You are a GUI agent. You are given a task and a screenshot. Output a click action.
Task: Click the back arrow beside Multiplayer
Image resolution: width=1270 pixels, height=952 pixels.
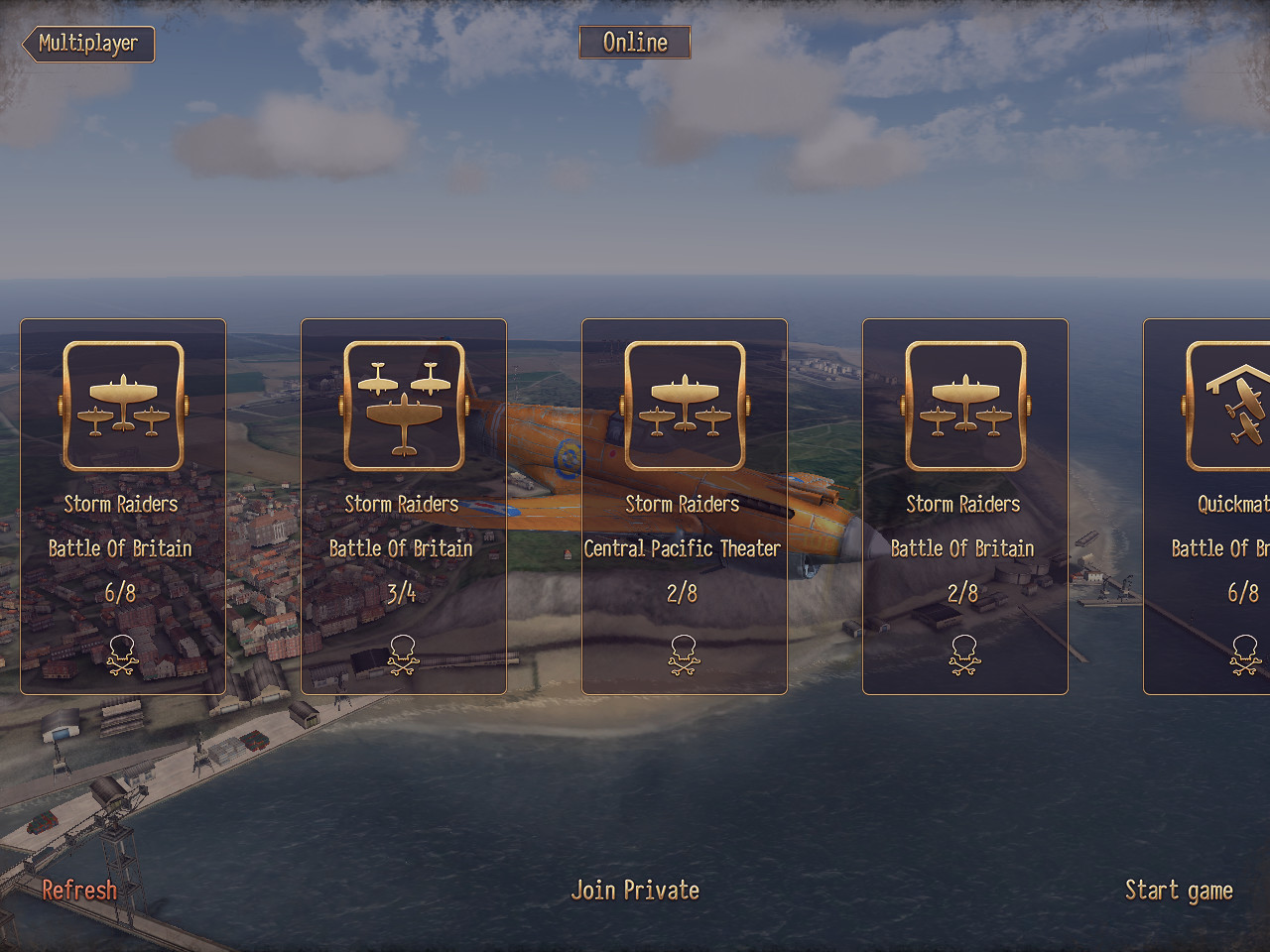tap(23, 44)
